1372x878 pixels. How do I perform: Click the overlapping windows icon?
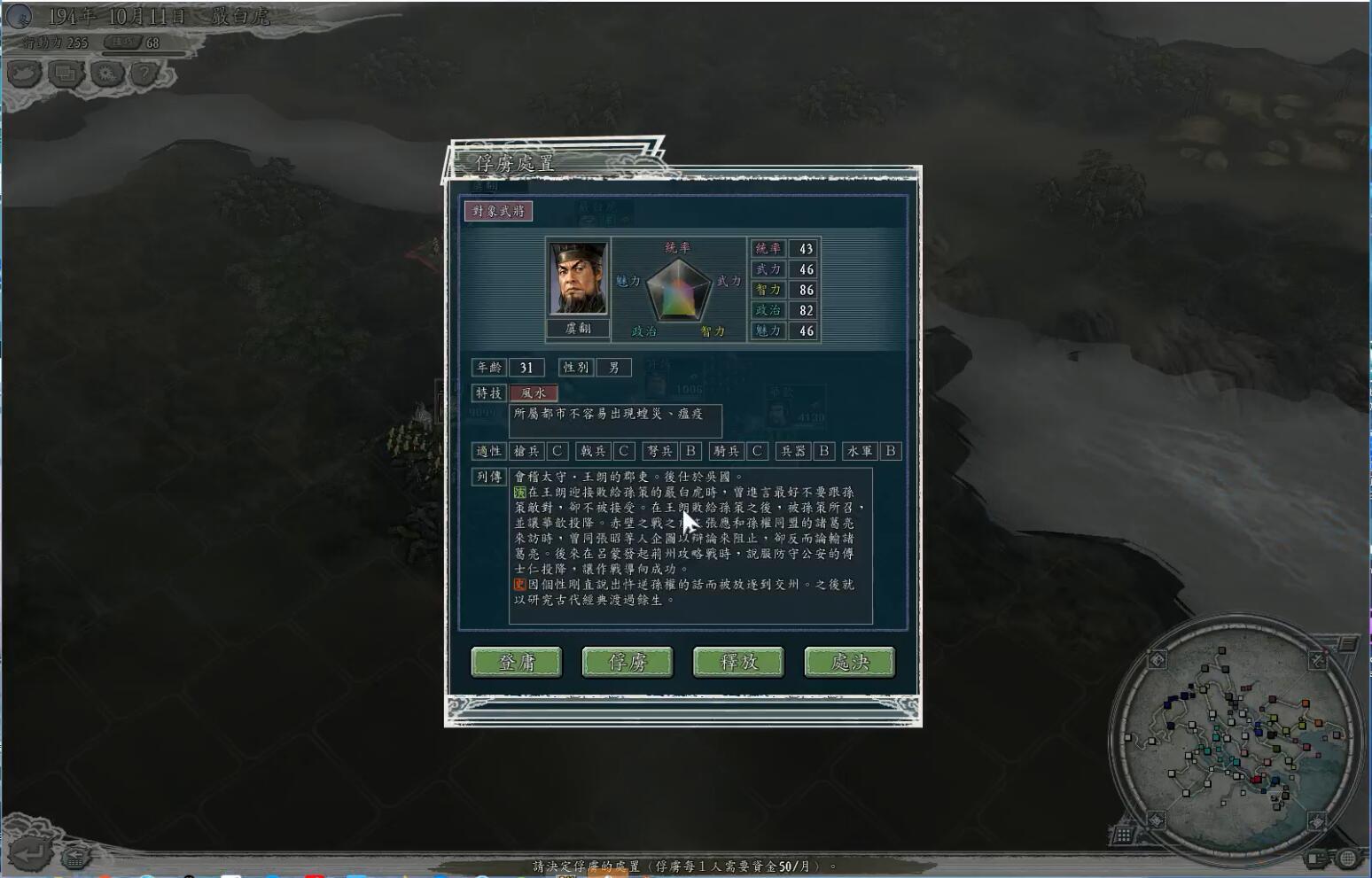66,74
